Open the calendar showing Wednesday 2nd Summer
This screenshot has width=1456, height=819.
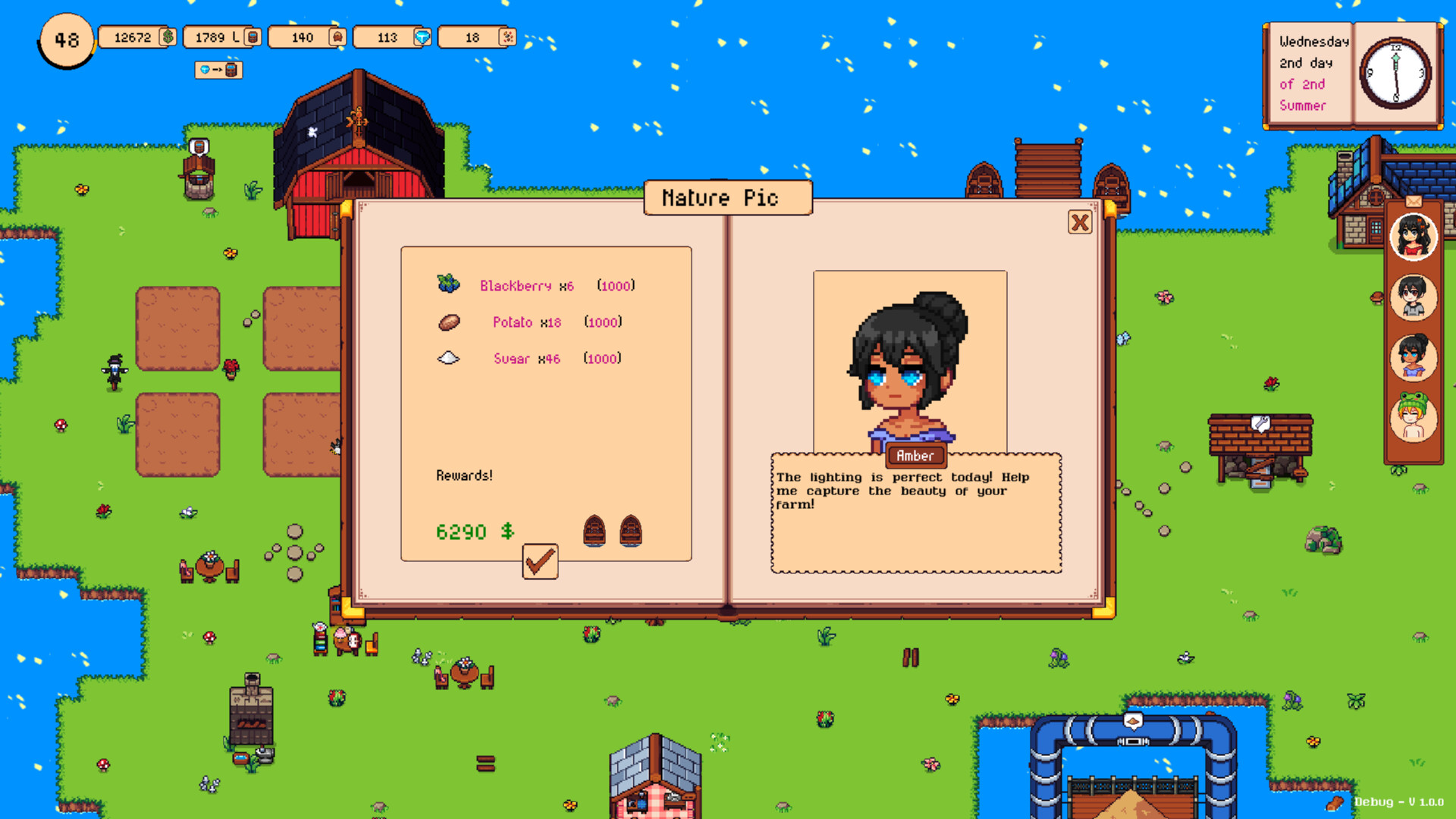tap(1354, 74)
